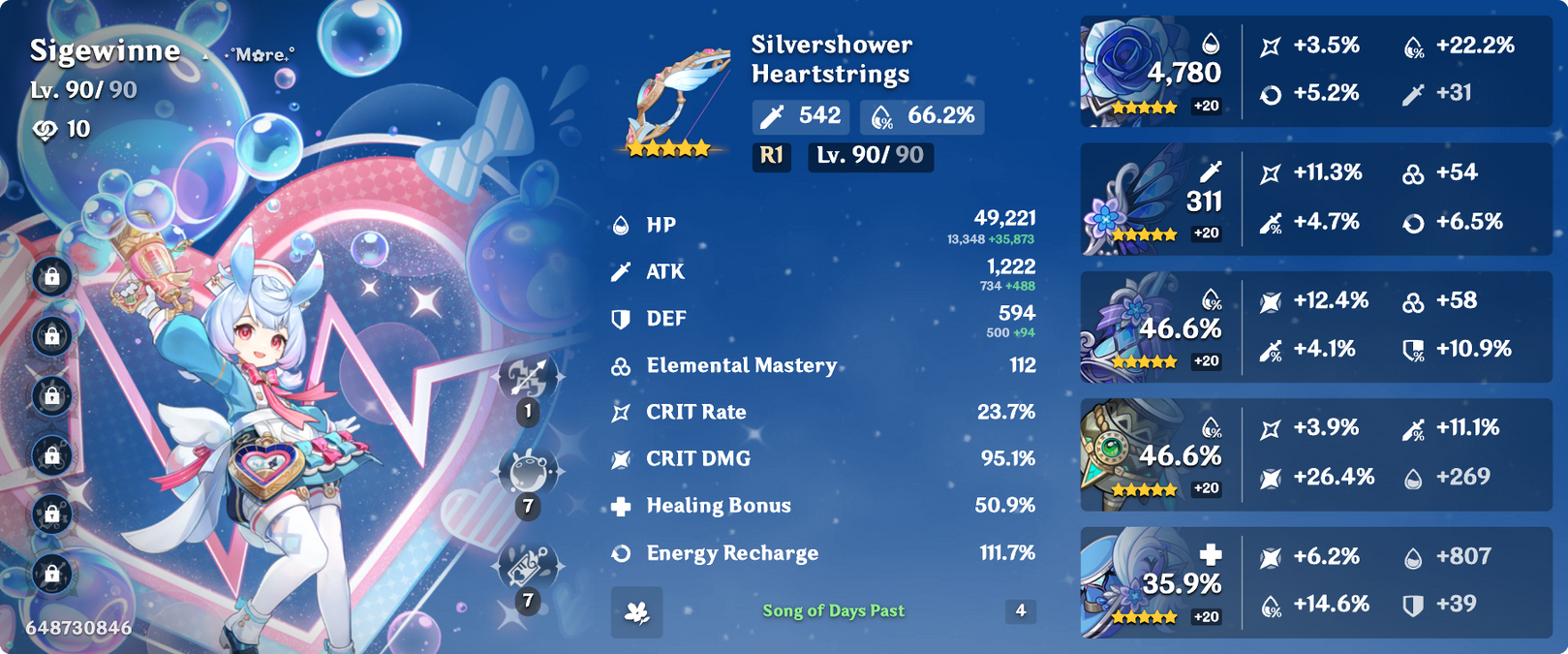Viewport: 1568px width, 654px height.
Task: Select the bubble elemental skill talent icon
Action: pos(528,472)
